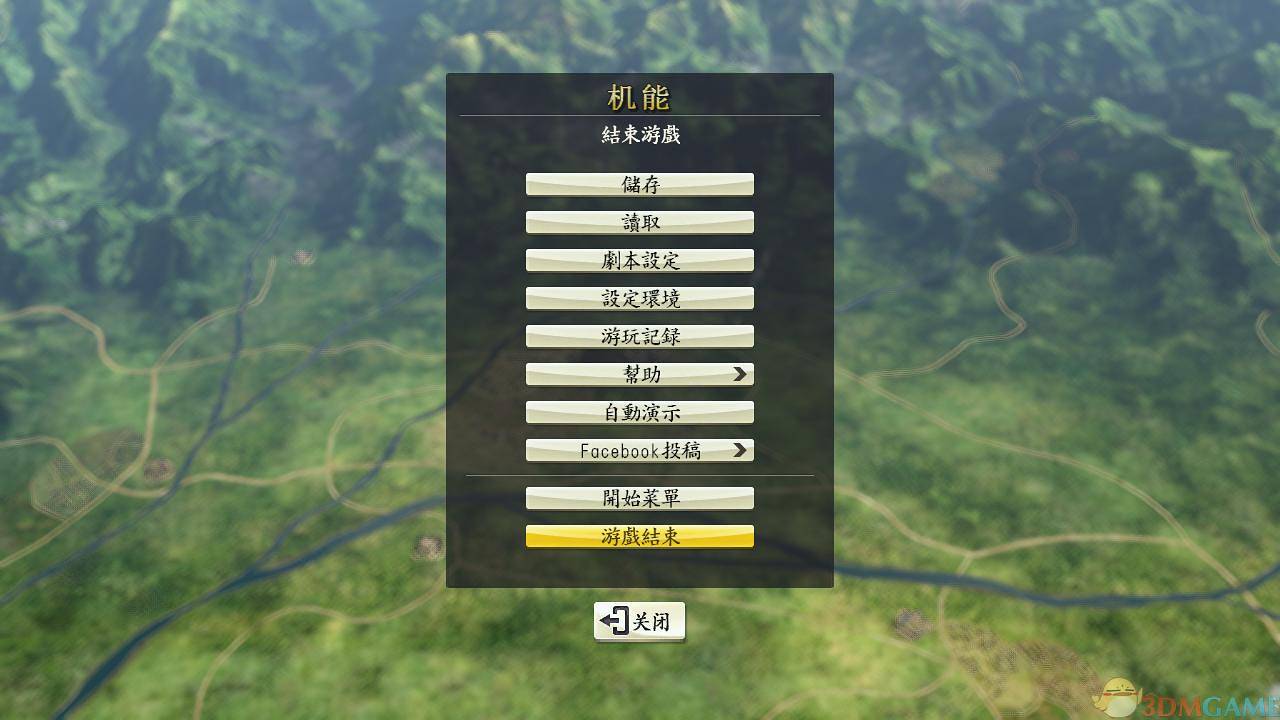
Task: Click the 关闭 close button below the panel
Action: pos(640,620)
